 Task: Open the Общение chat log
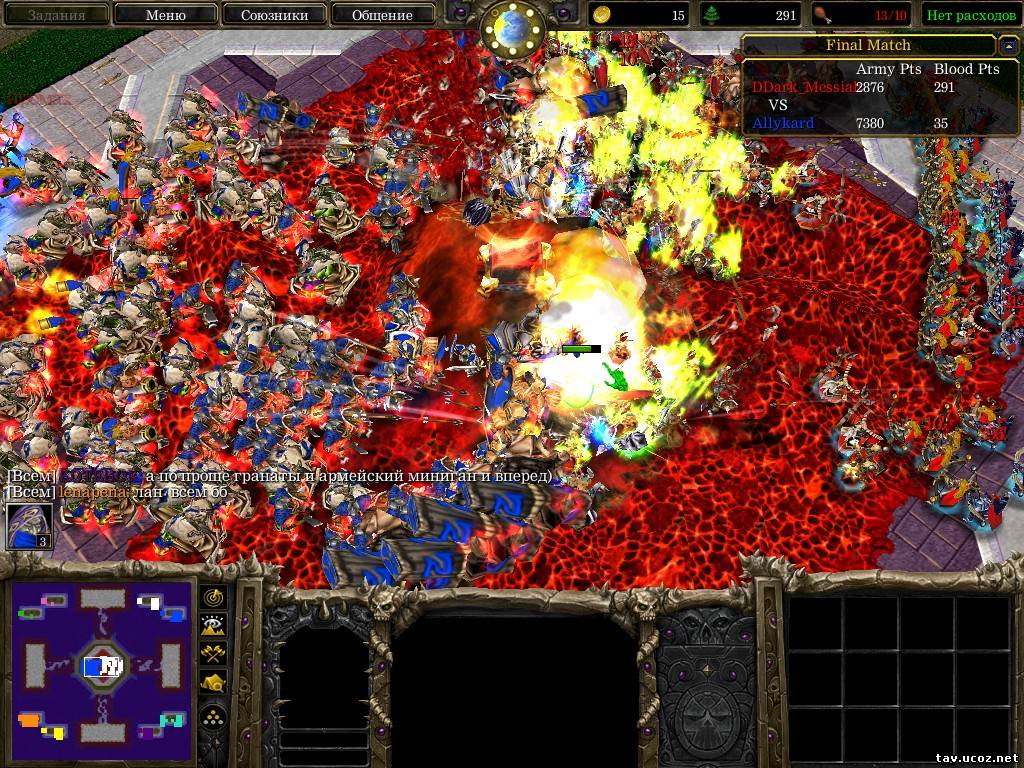click(x=382, y=15)
